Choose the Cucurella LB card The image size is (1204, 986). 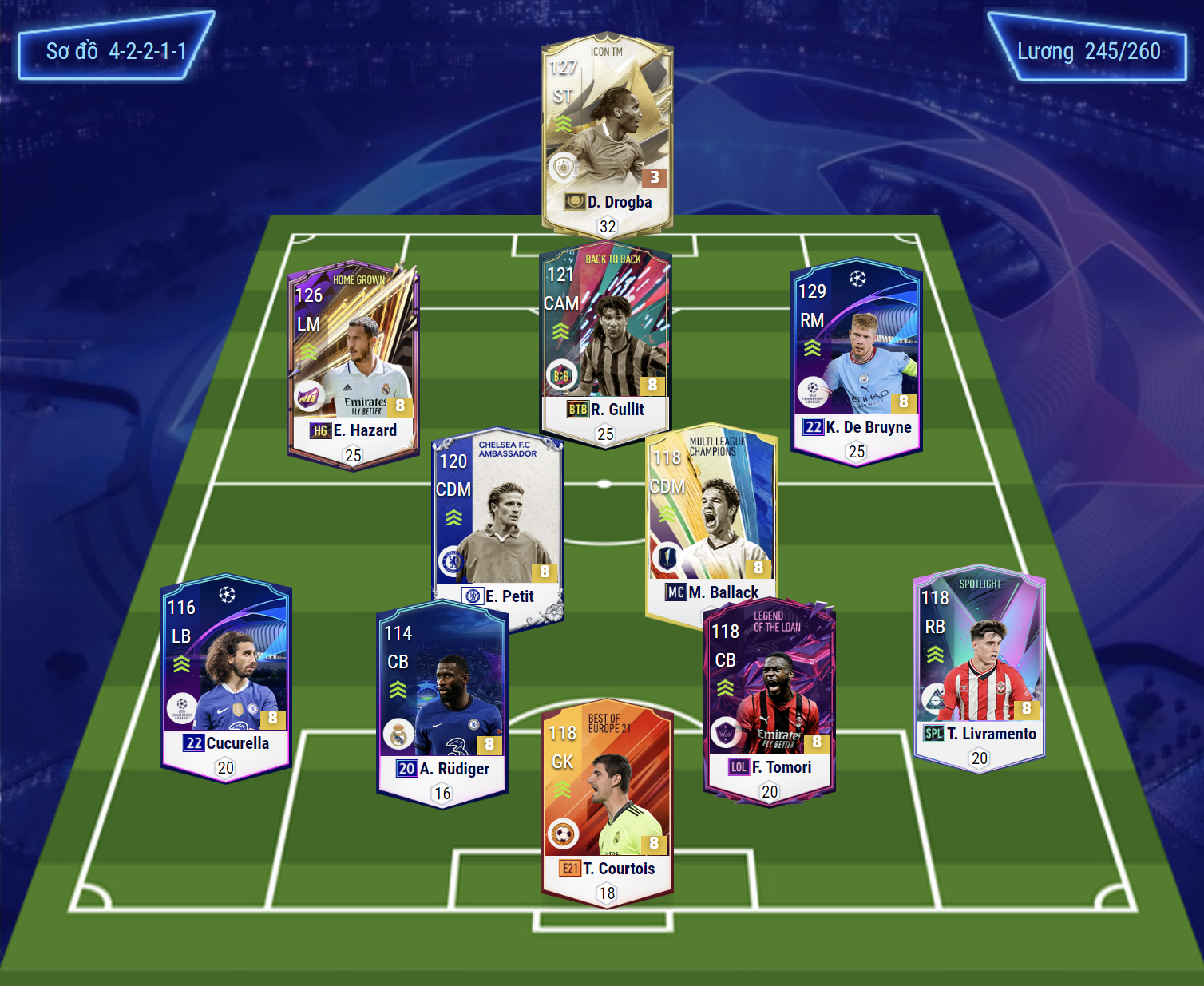coord(226,677)
